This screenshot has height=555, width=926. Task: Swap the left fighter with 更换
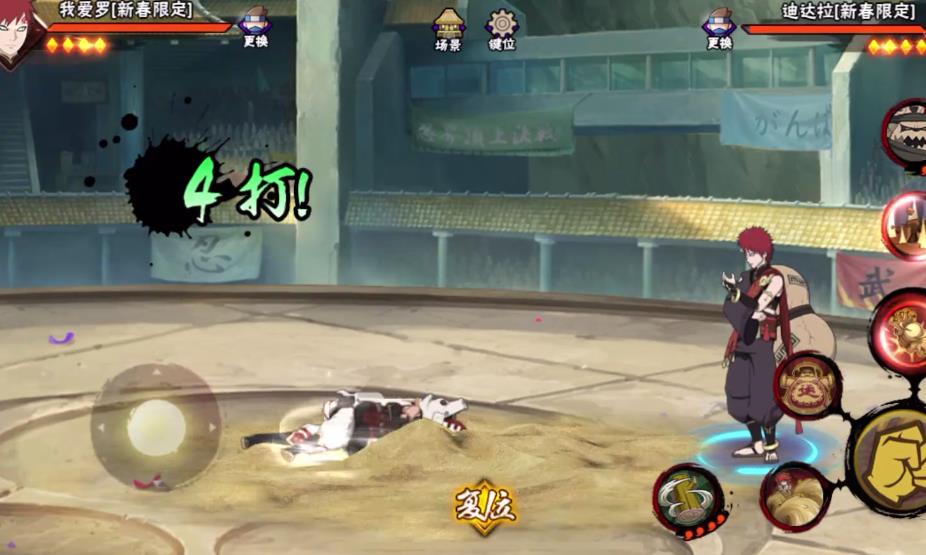coord(255,27)
